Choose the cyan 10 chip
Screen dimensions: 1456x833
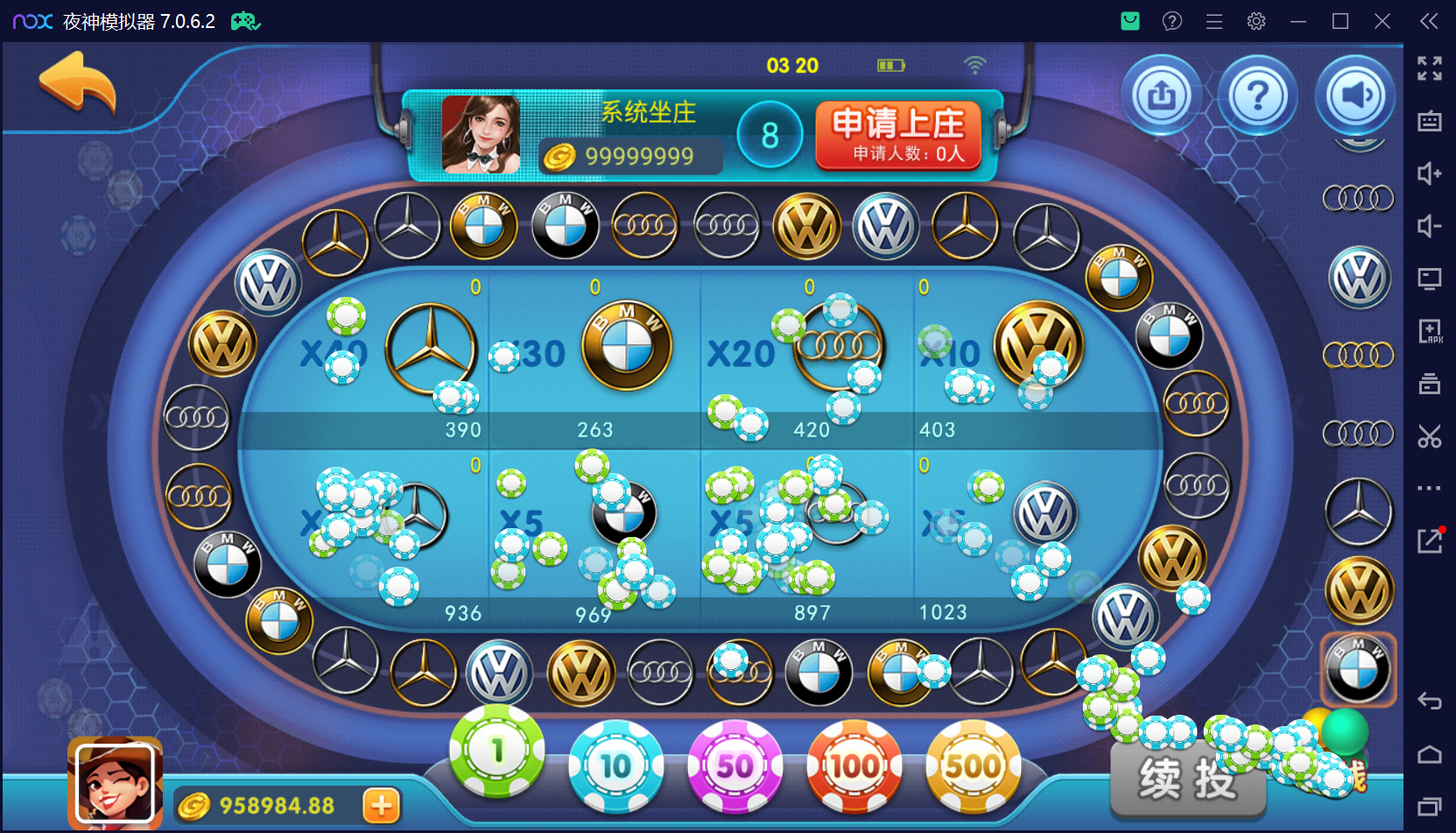tap(615, 766)
